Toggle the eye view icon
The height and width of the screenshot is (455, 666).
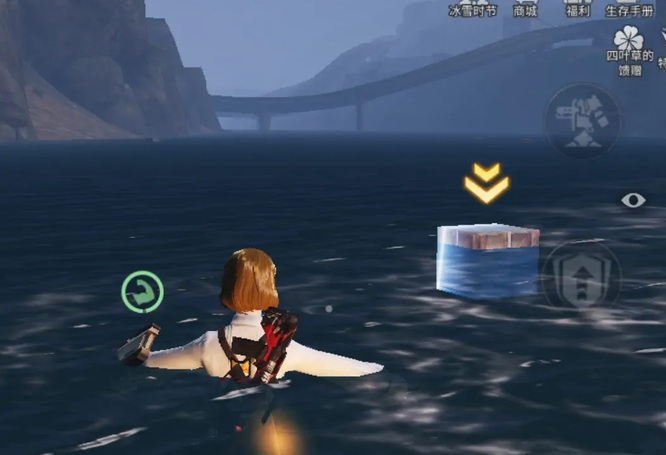pos(633,200)
